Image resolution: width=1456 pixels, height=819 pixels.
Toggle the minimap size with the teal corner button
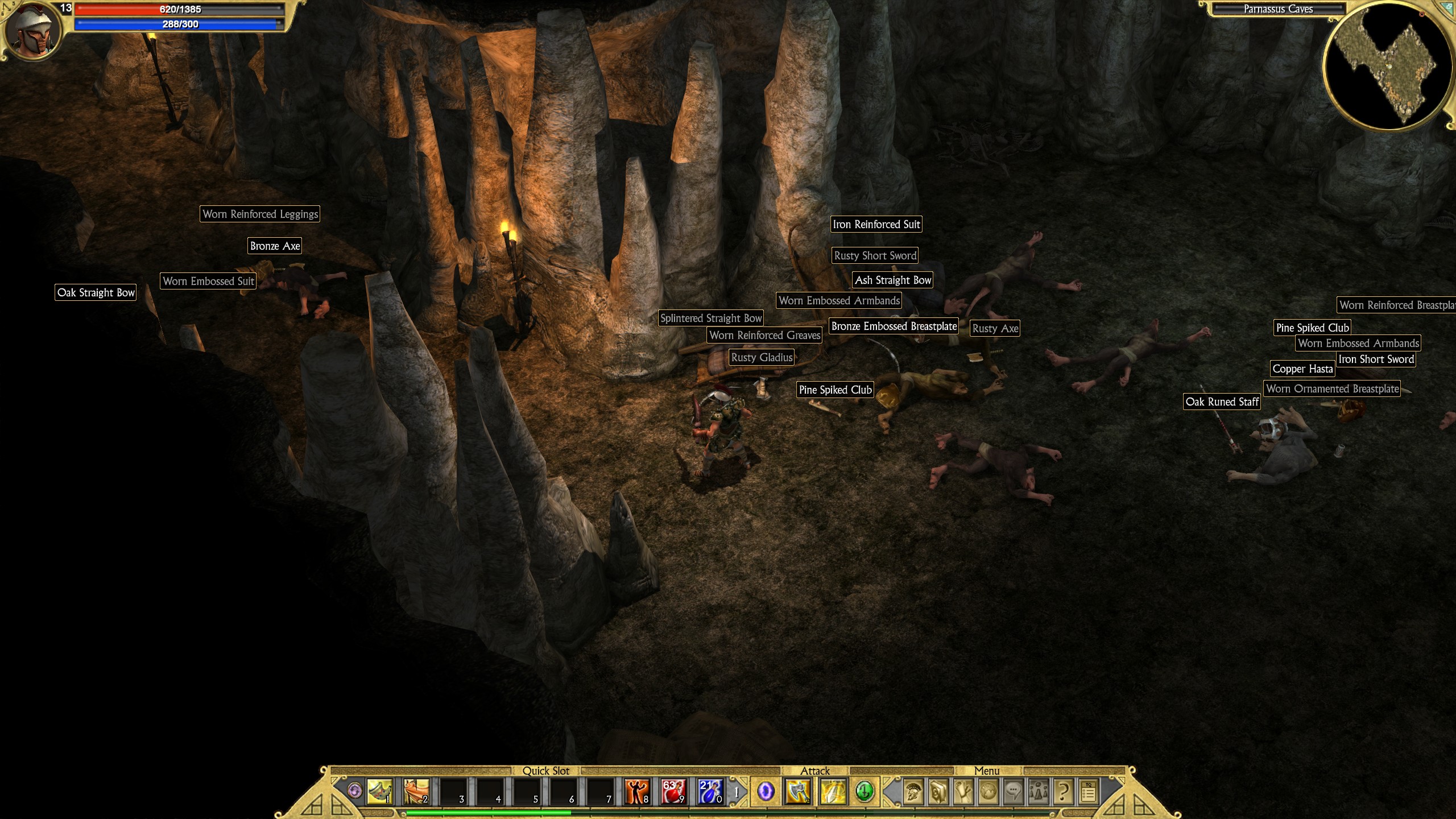(1448, 7)
